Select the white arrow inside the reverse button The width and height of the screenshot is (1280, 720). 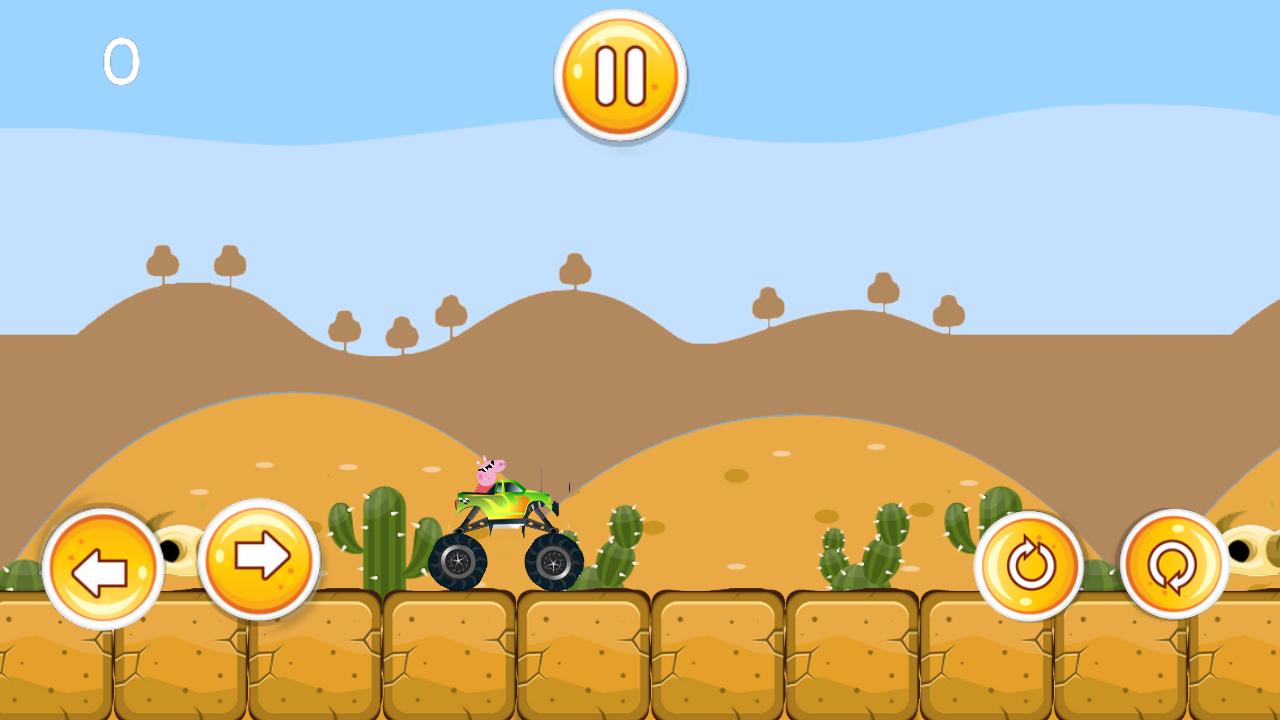click(100, 570)
